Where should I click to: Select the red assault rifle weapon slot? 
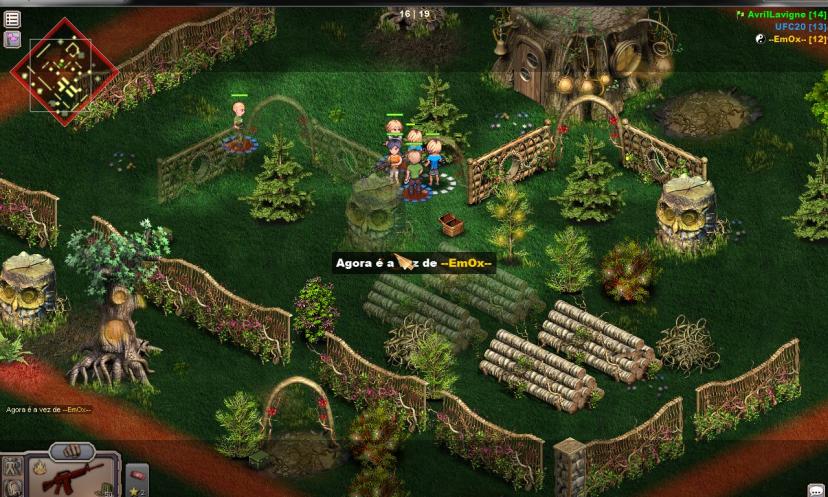click(72, 479)
